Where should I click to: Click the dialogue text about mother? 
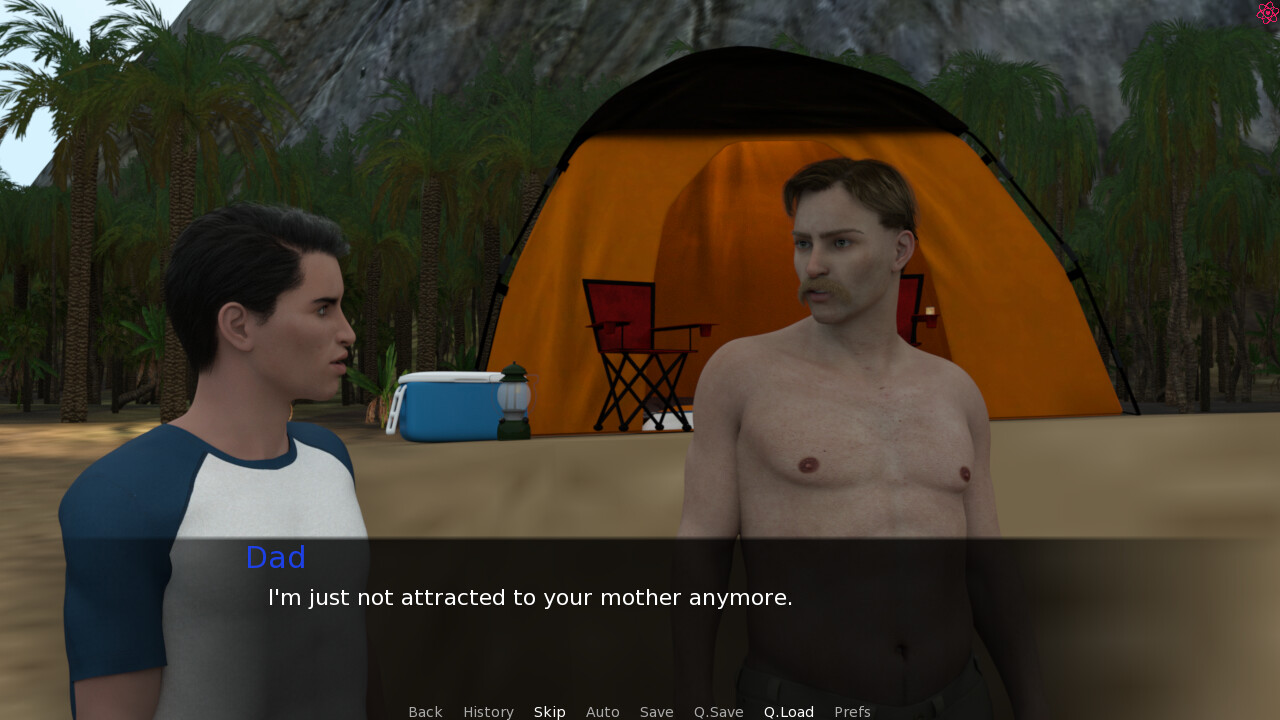(529, 597)
